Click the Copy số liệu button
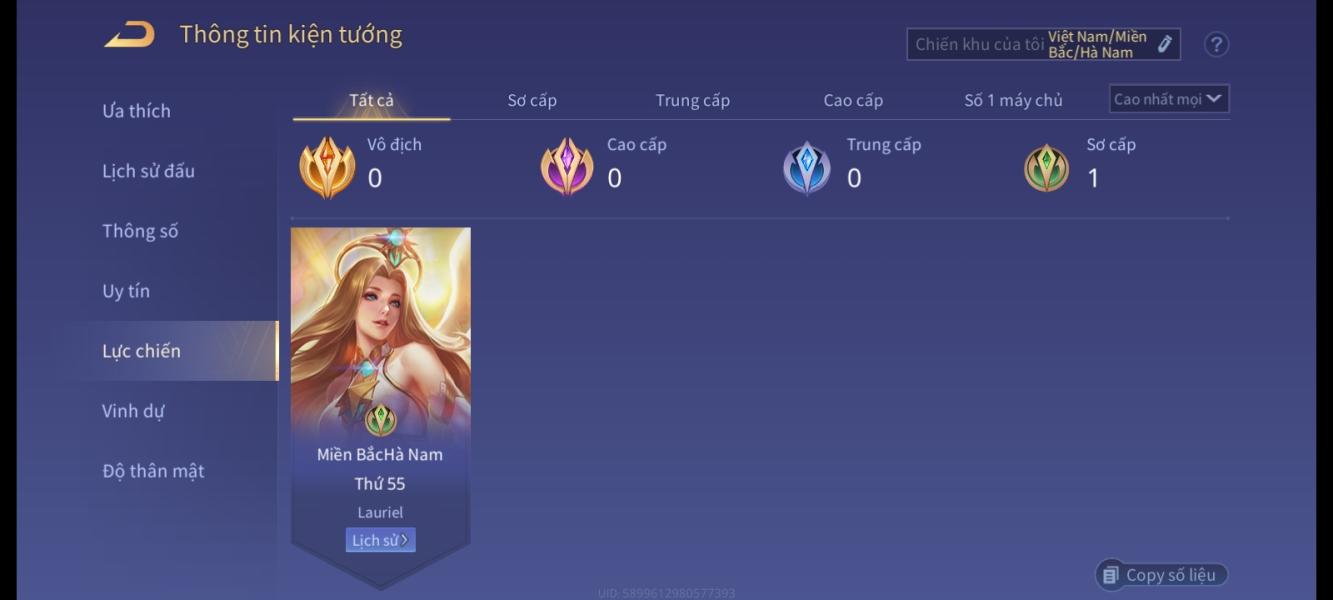 (x=1161, y=575)
